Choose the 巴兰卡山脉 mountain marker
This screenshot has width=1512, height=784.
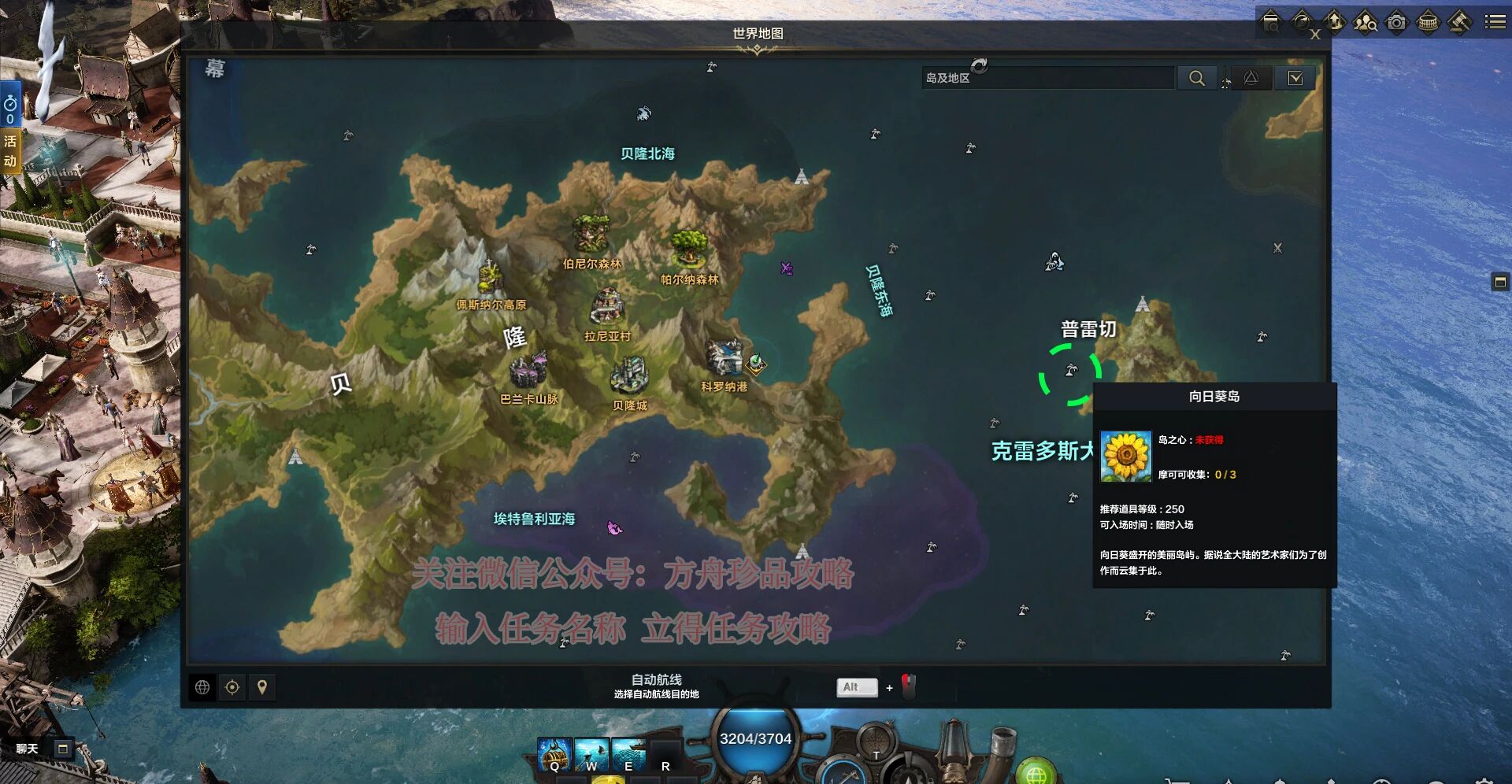[528, 370]
